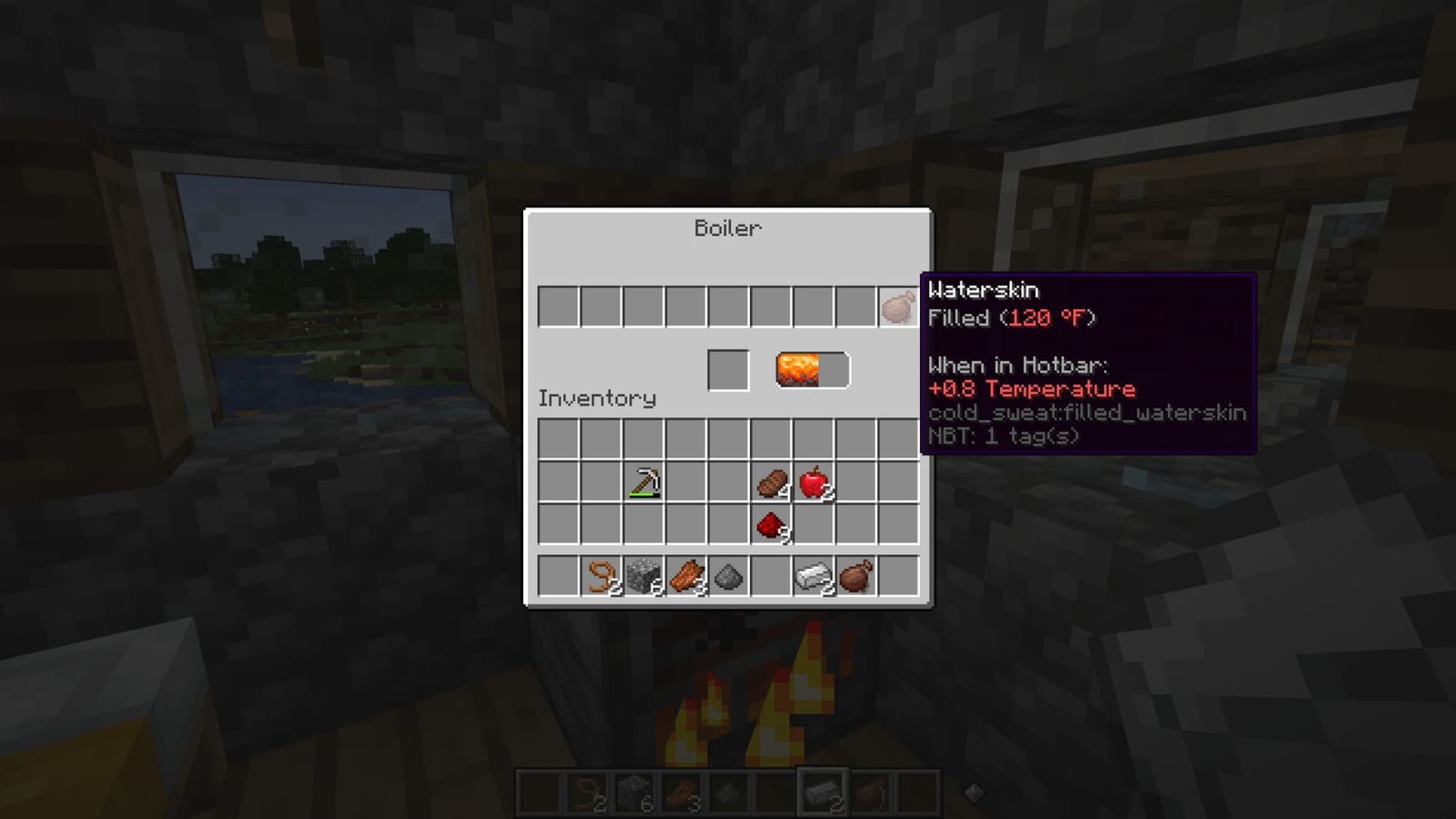The width and height of the screenshot is (1456, 819).
Task: Grab the stack of four cooked potatoes
Action: [771, 484]
